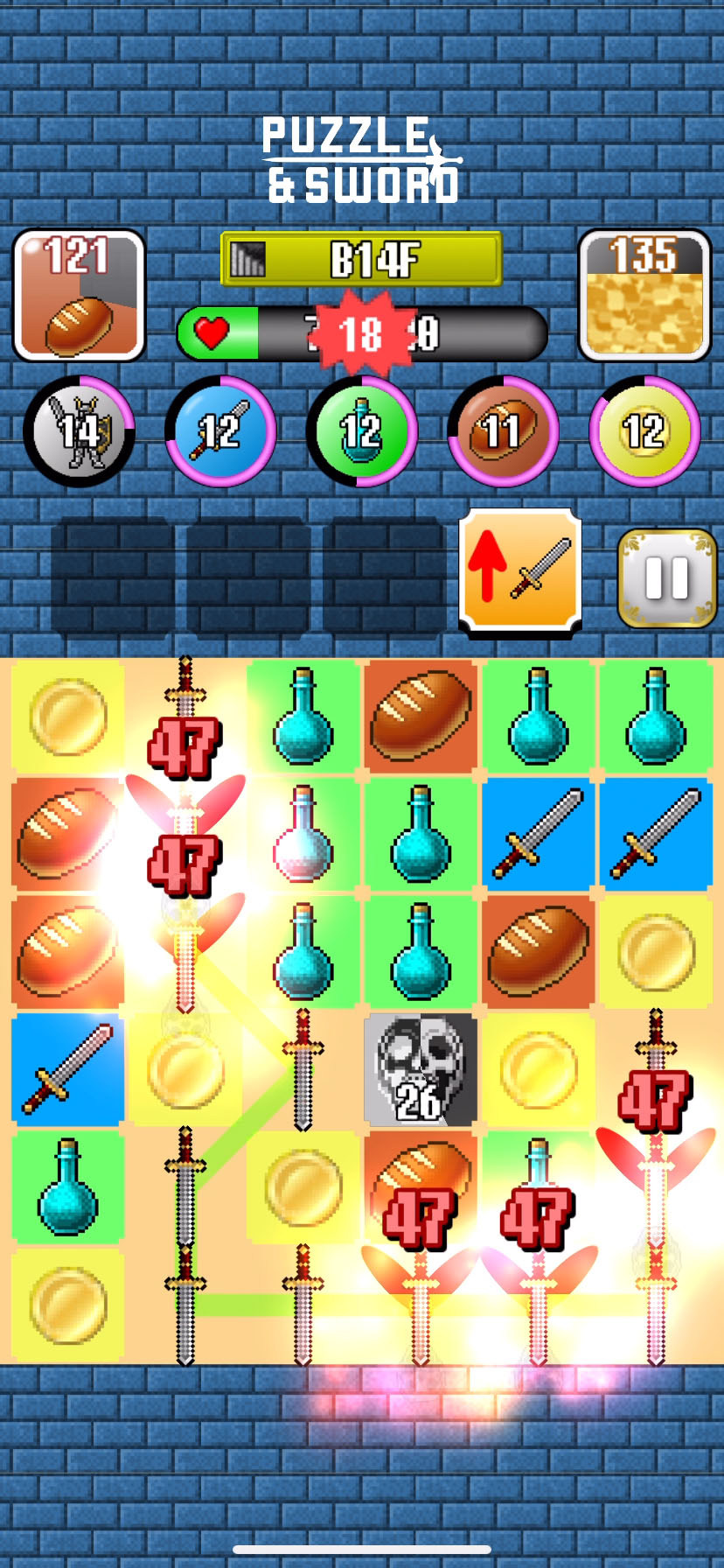Select the skull tile marked 26
Screen dimensions: 724x1568
(x=421, y=1068)
